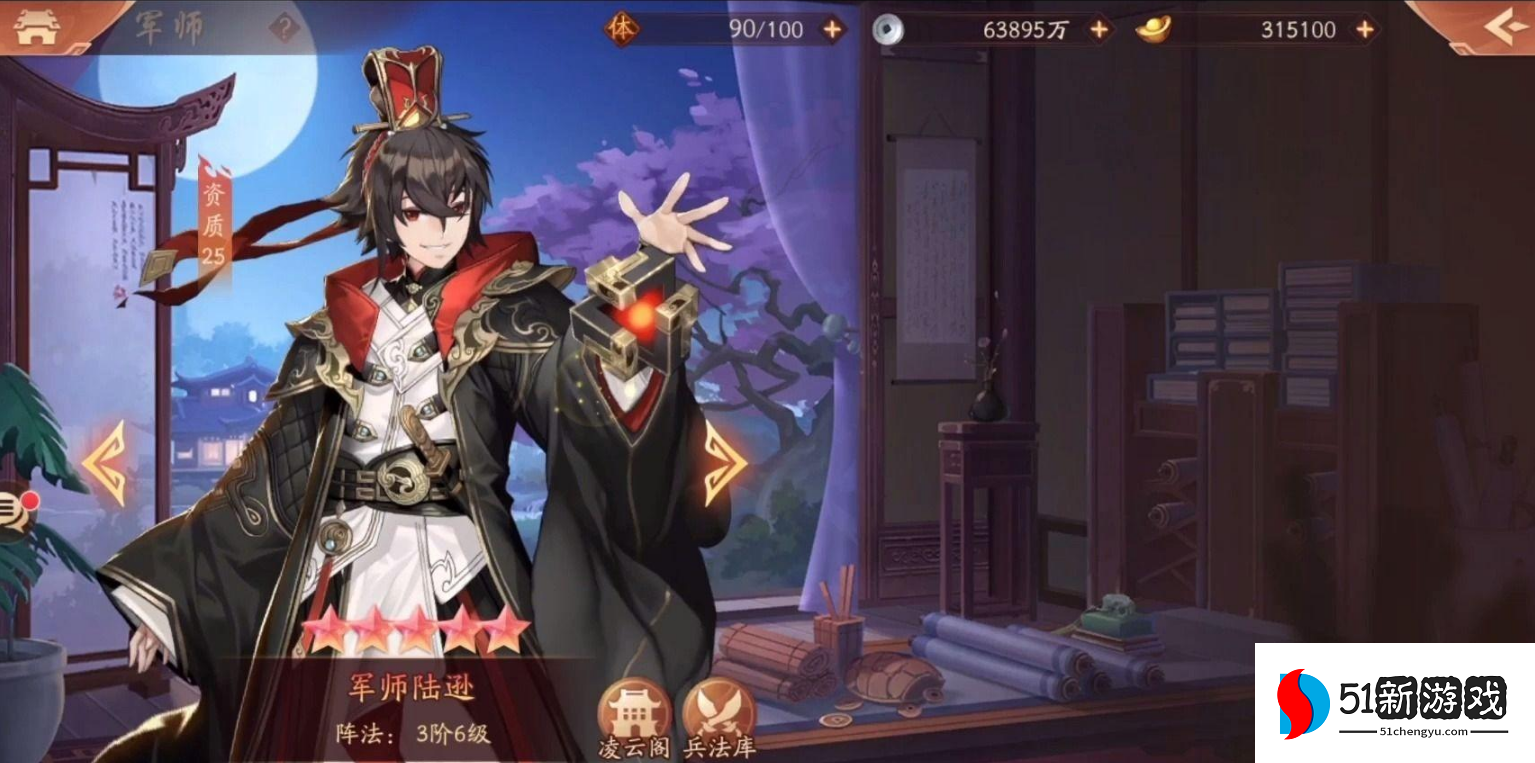Switch to the next advisor with the right arrow
Screen dimensions: 1535x763
(x=727, y=460)
